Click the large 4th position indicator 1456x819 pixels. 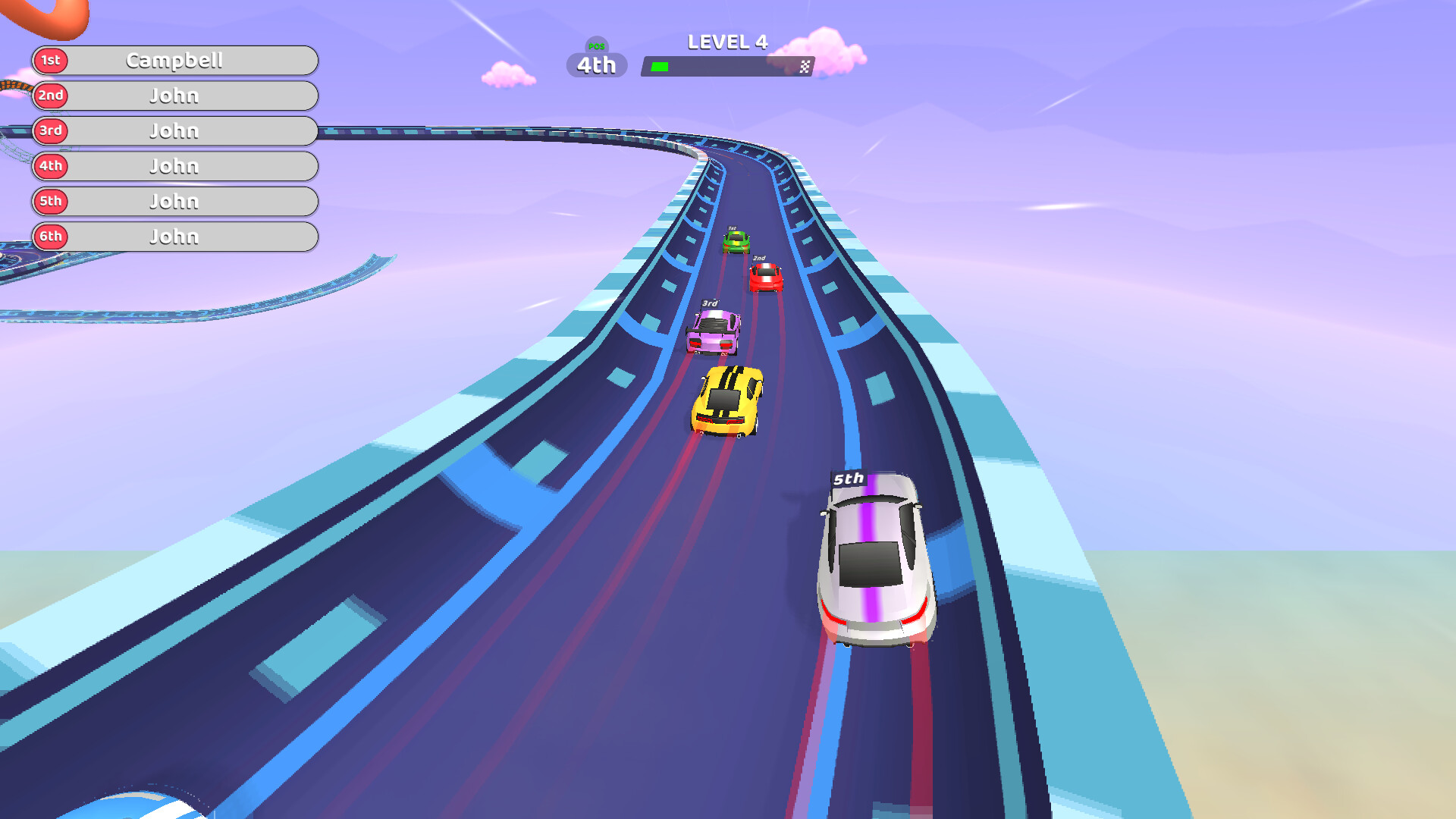coord(596,67)
